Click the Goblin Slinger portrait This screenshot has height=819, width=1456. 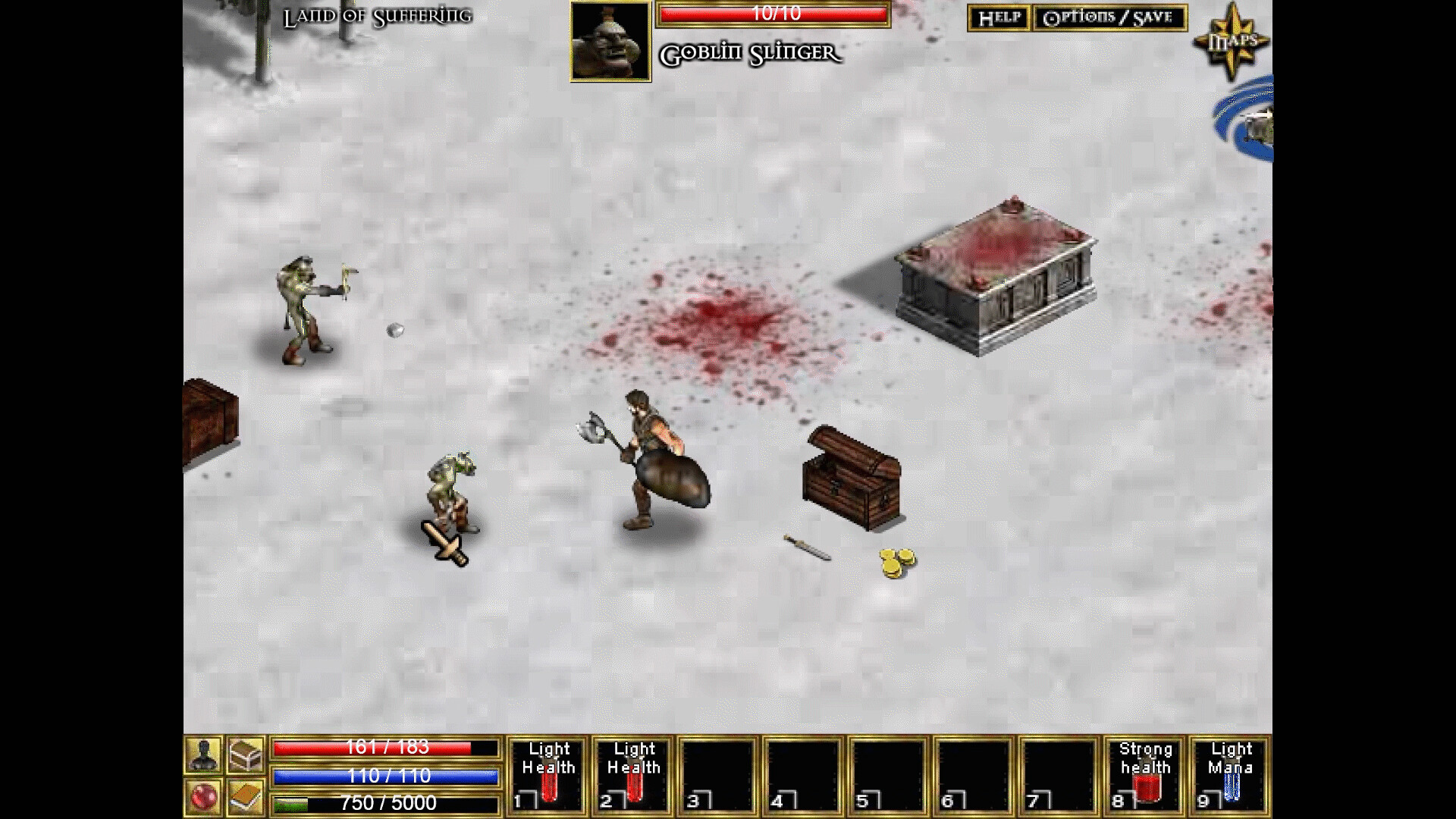tap(610, 42)
